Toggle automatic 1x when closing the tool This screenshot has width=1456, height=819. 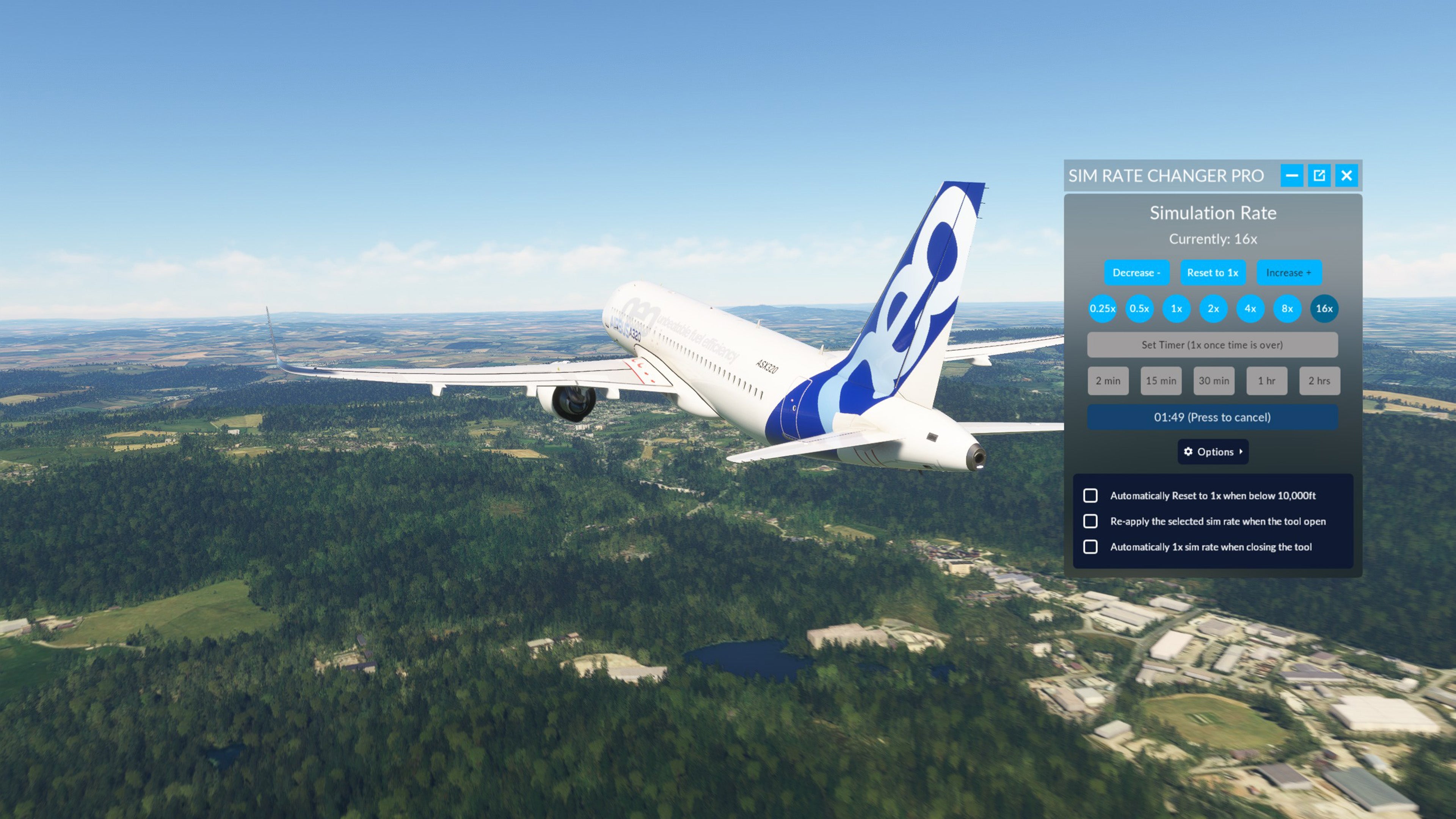1090,546
